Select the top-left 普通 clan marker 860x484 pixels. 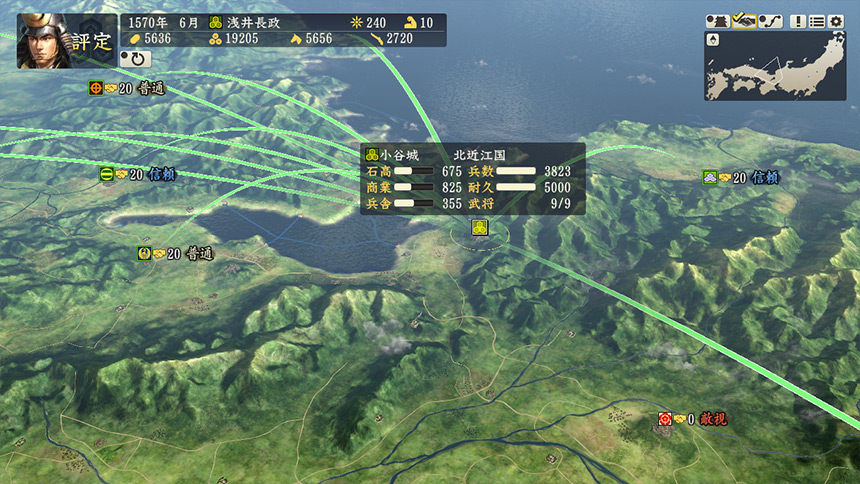pyautogui.click(x=96, y=88)
